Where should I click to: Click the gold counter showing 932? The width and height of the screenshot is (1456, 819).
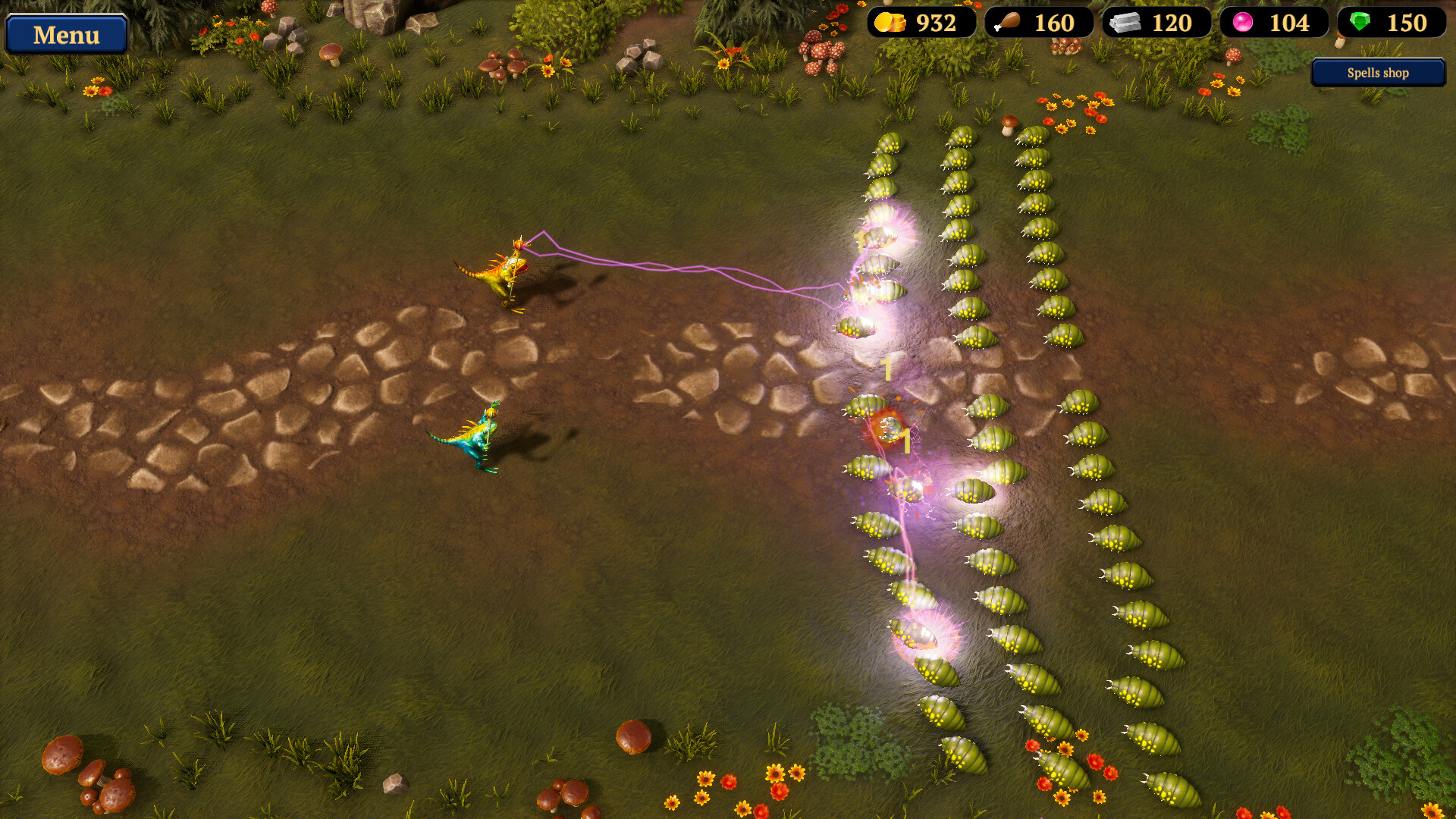(x=935, y=23)
